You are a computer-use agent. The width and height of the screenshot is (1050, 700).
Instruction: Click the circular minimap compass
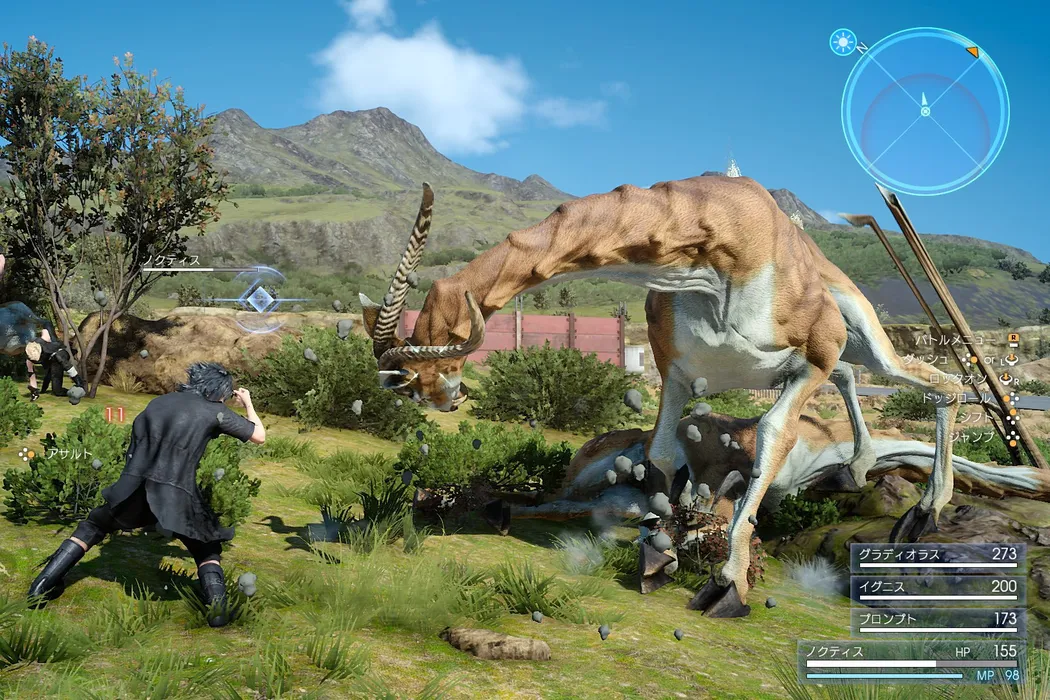[924, 110]
